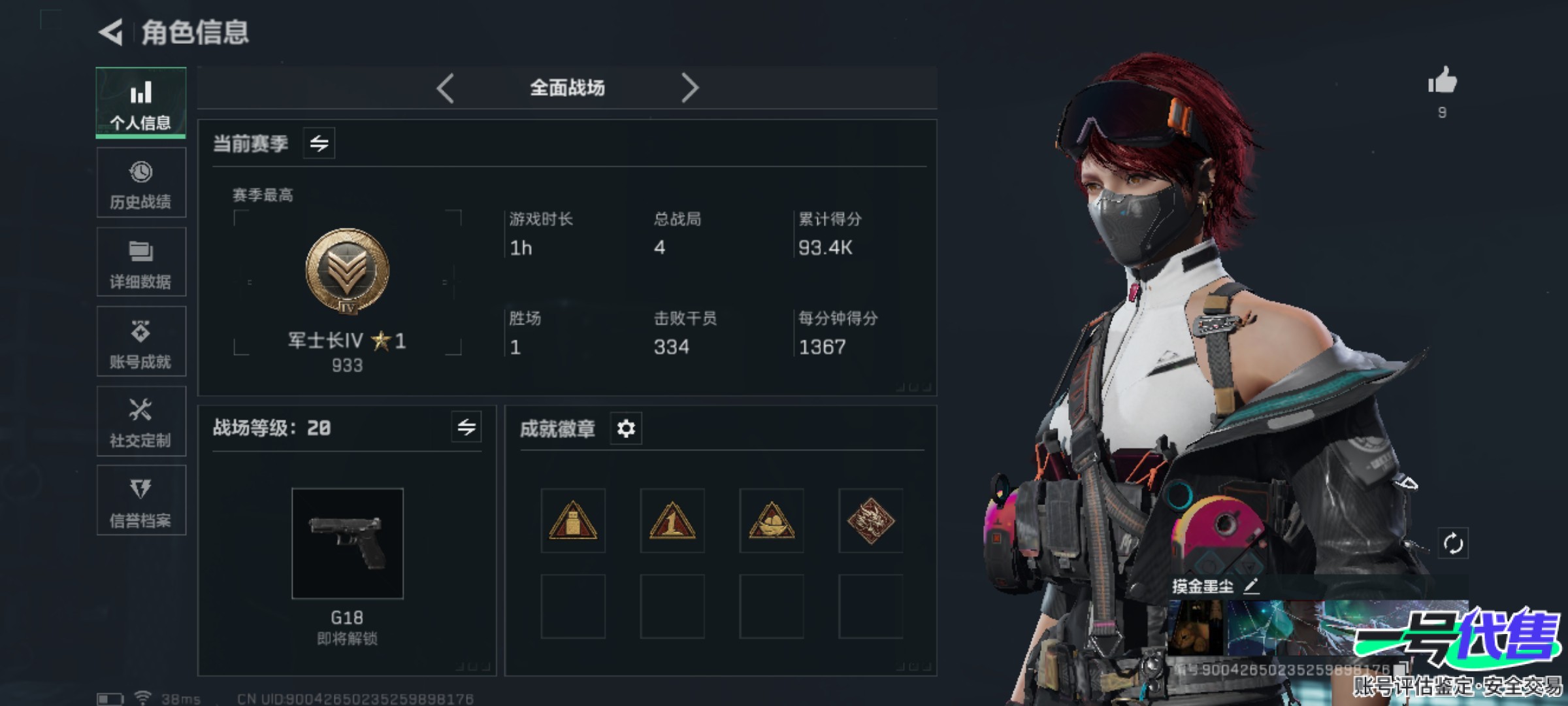
Task: Open the 成就徽章 gear settings
Action: pos(626,429)
